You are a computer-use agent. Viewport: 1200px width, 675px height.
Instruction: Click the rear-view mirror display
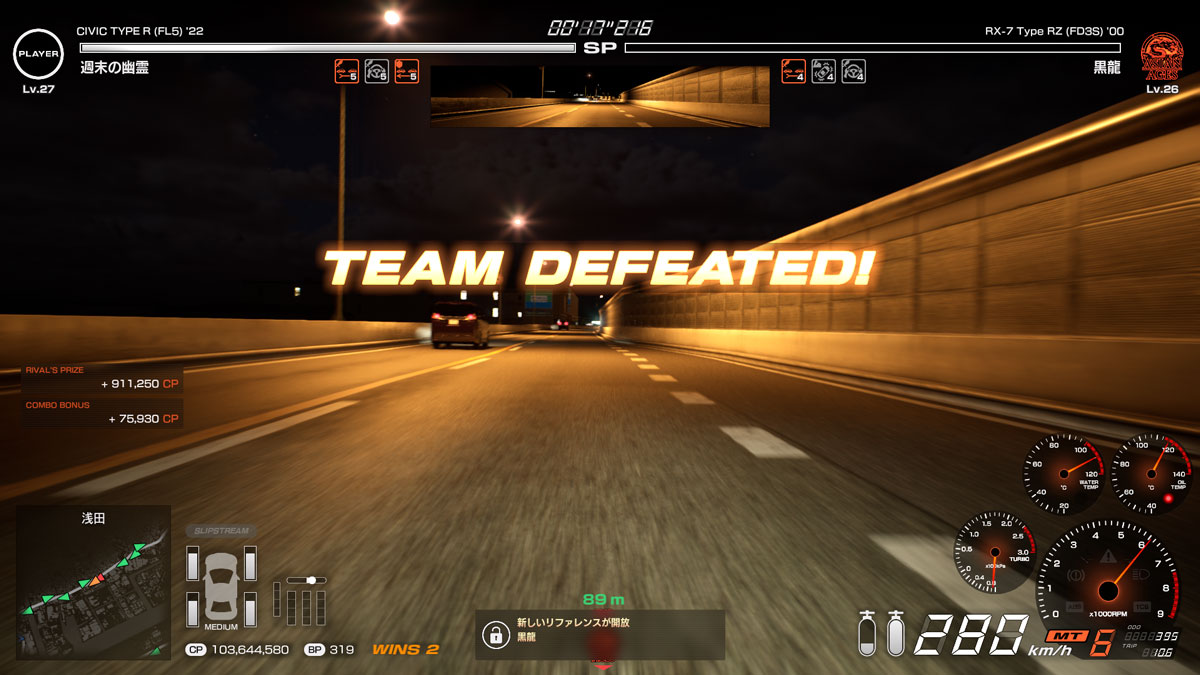point(600,96)
